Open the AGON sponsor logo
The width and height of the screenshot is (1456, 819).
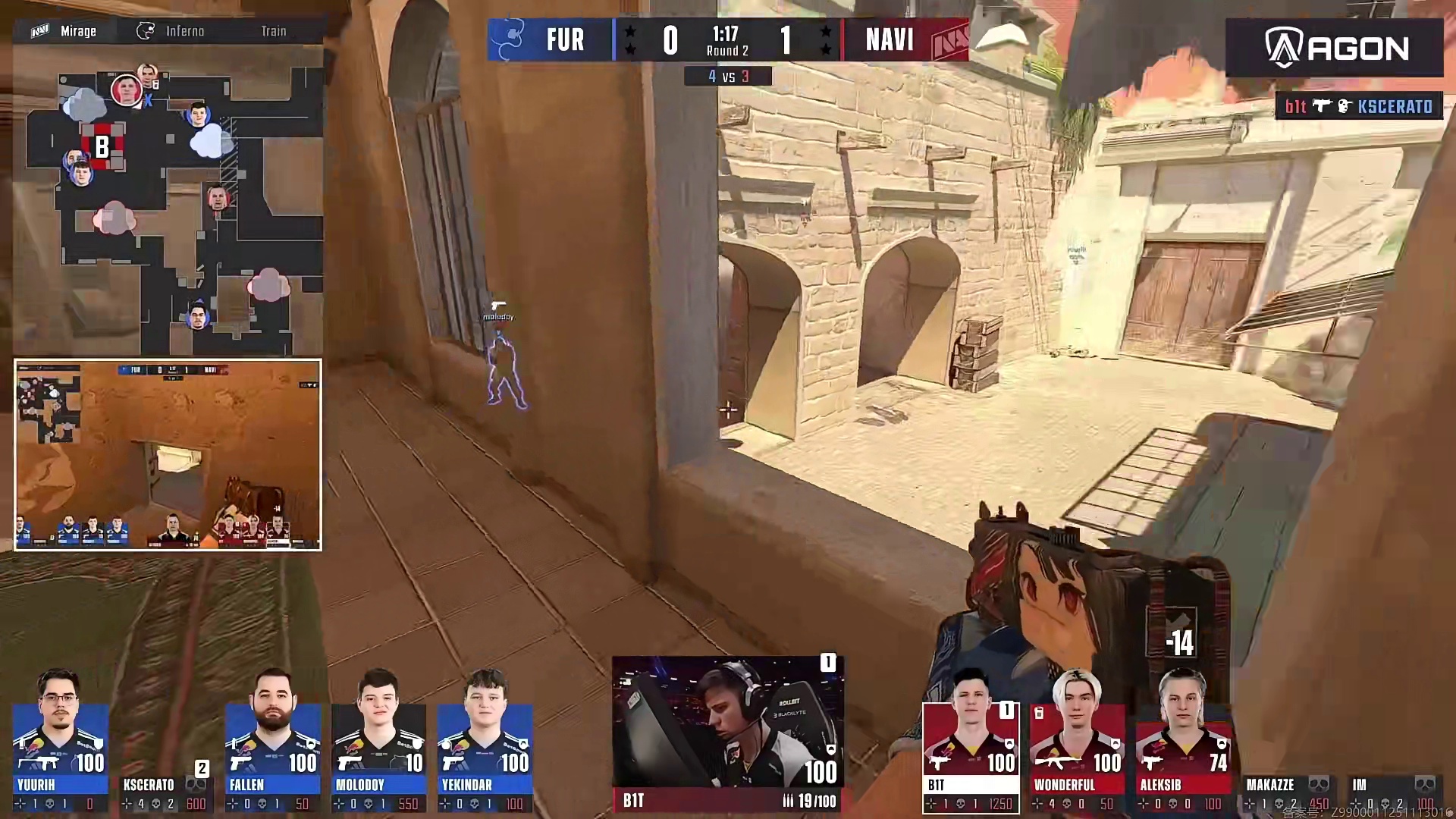pos(1334,48)
